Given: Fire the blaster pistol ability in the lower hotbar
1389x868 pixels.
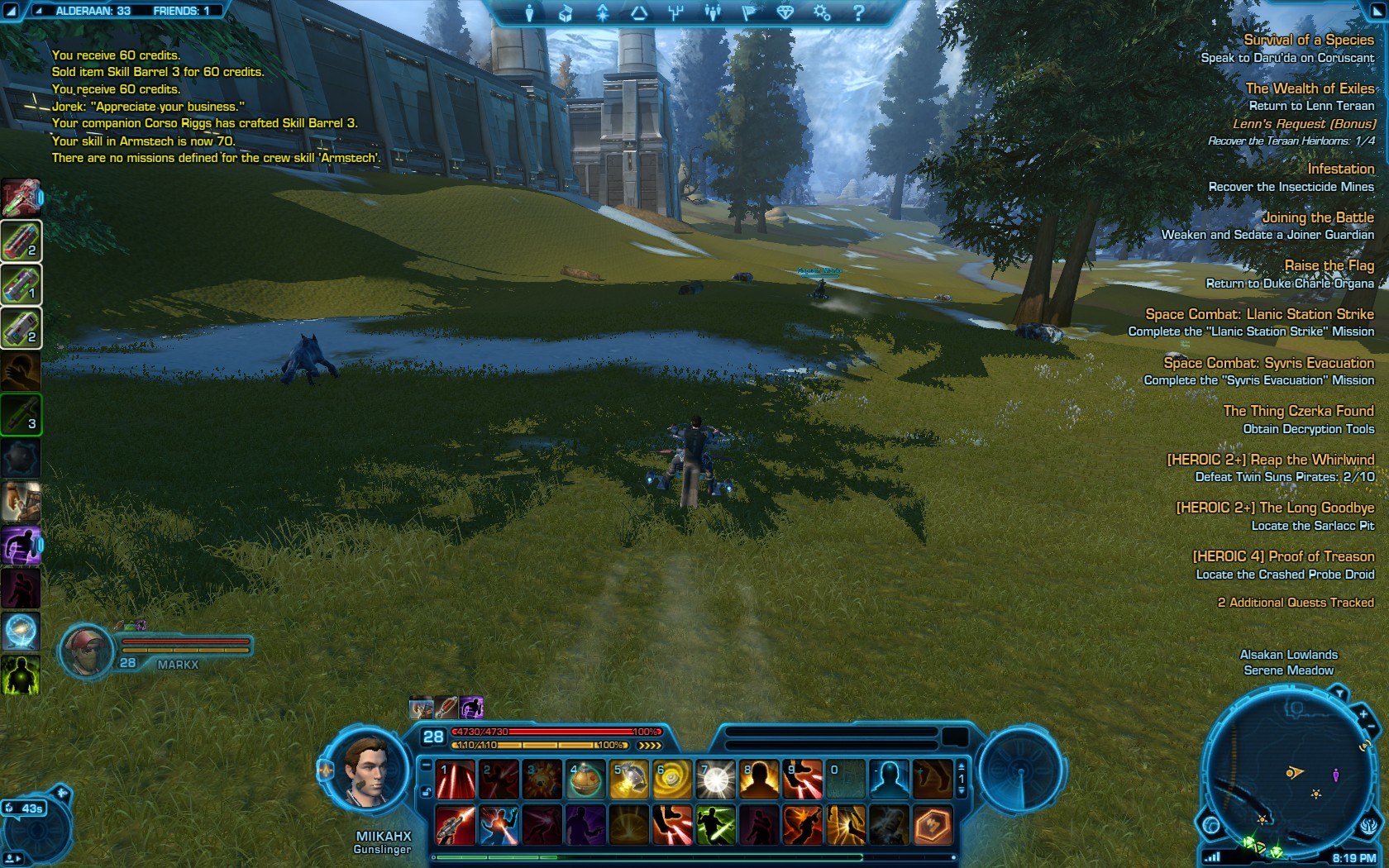Looking at the screenshot, I should pyautogui.click(x=455, y=825).
